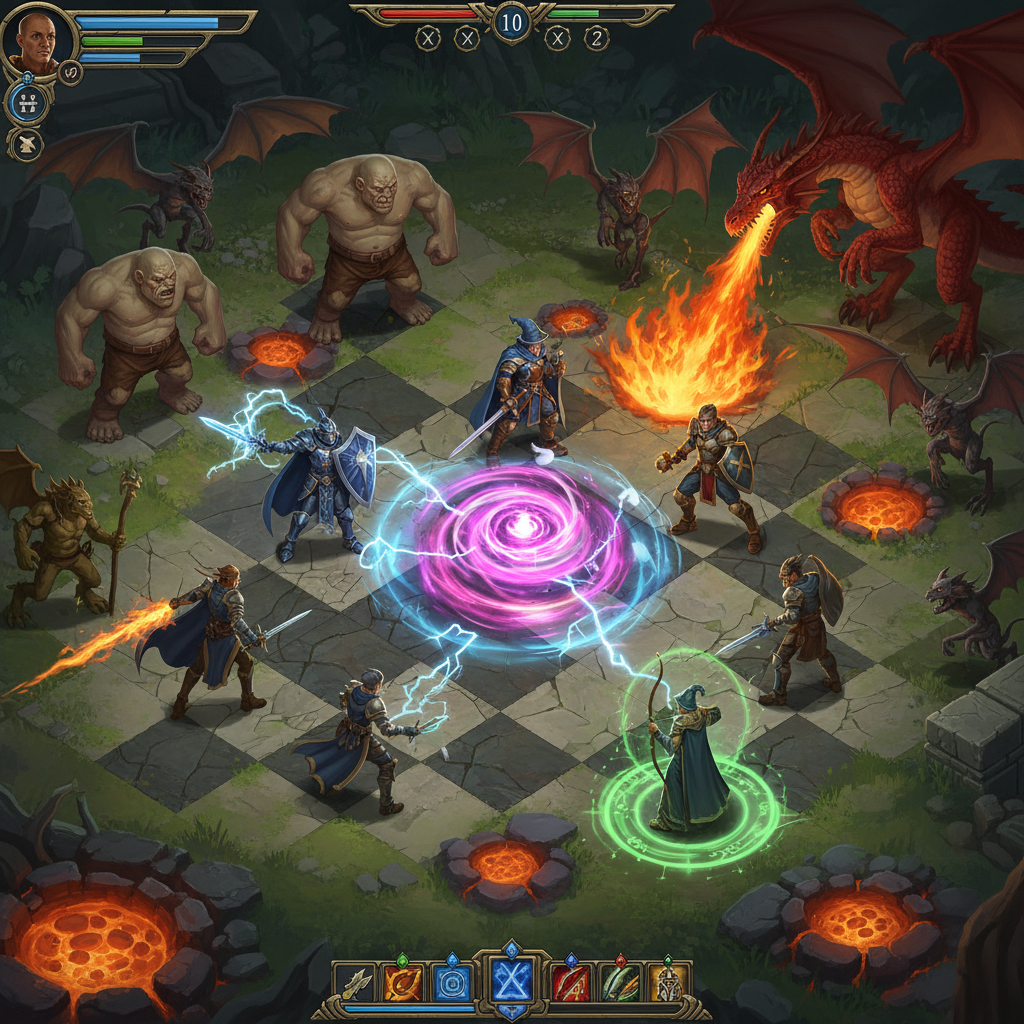Click the small swirl icon beside portrait
This screenshot has width=1024, height=1024.
pos(70,72)
